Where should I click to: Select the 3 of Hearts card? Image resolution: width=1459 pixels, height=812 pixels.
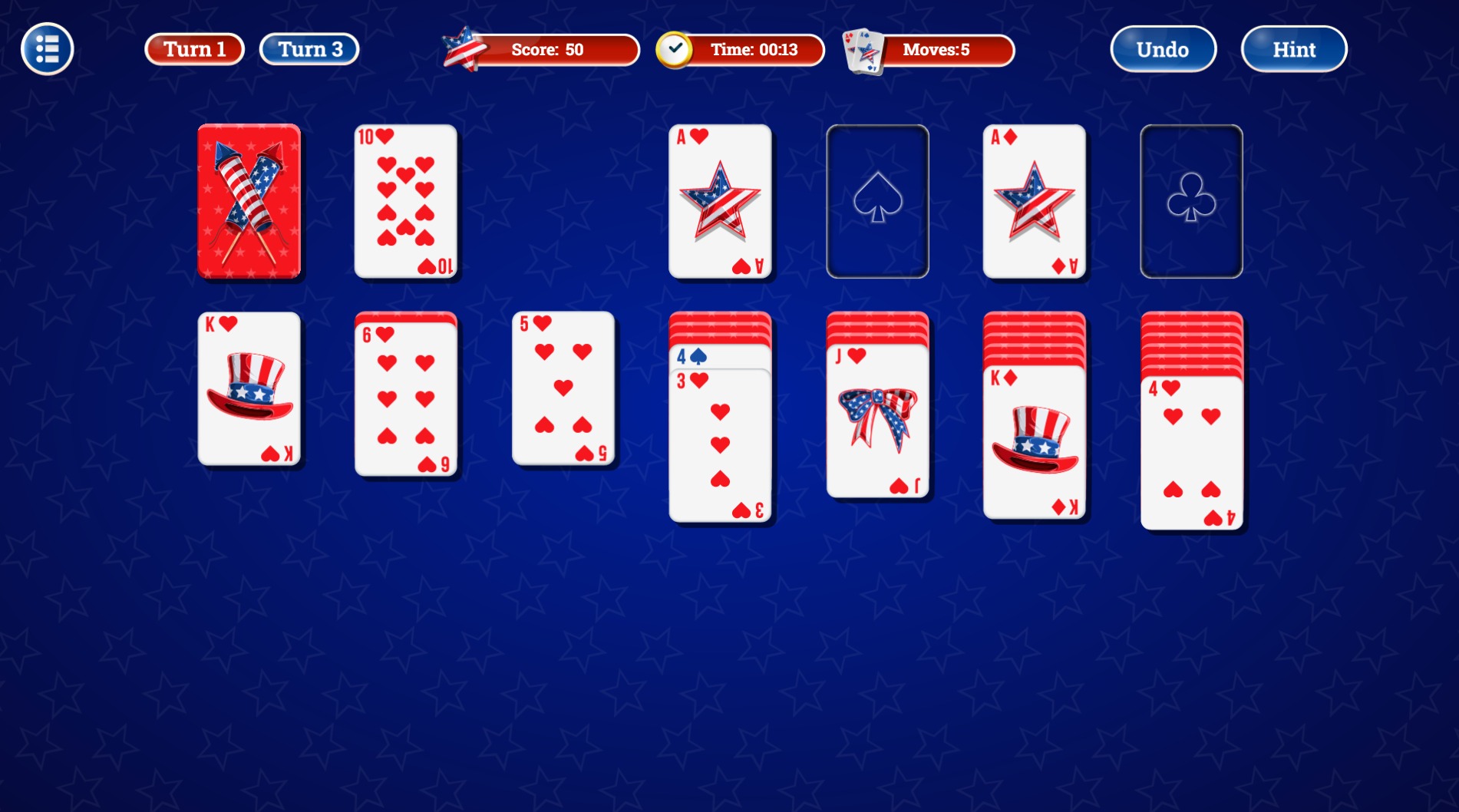coord(718,445)
